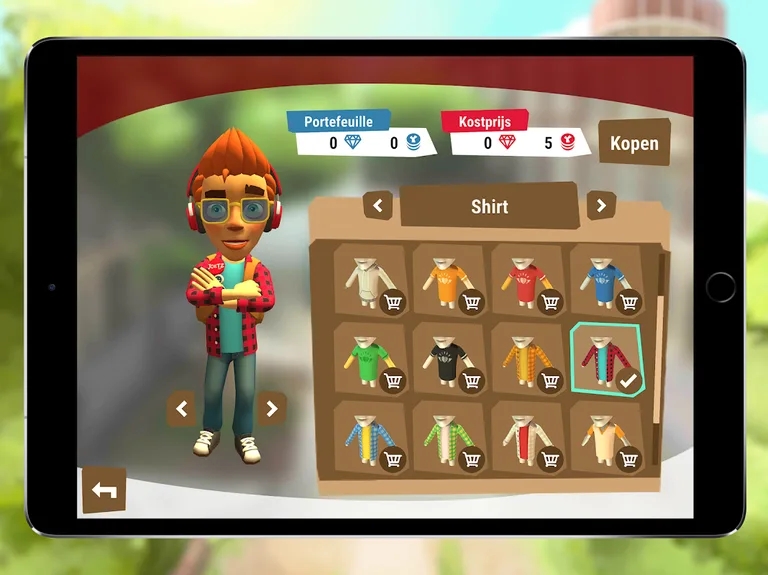The image size is (768, 575).
Task: Switch to the previous clothing category
Action: click(x=377, y=206)
